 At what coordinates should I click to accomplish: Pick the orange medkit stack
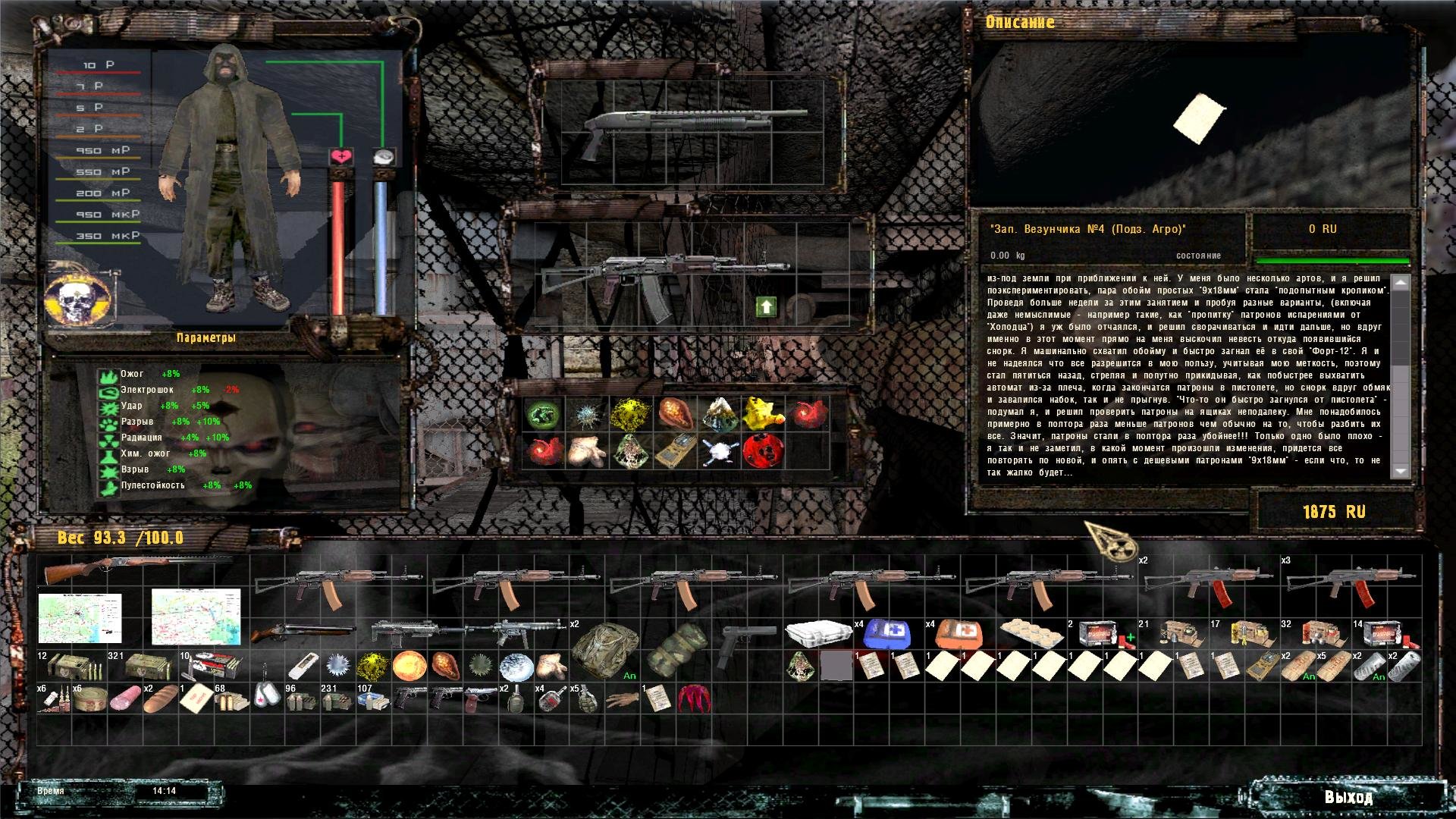coord(955,632)
